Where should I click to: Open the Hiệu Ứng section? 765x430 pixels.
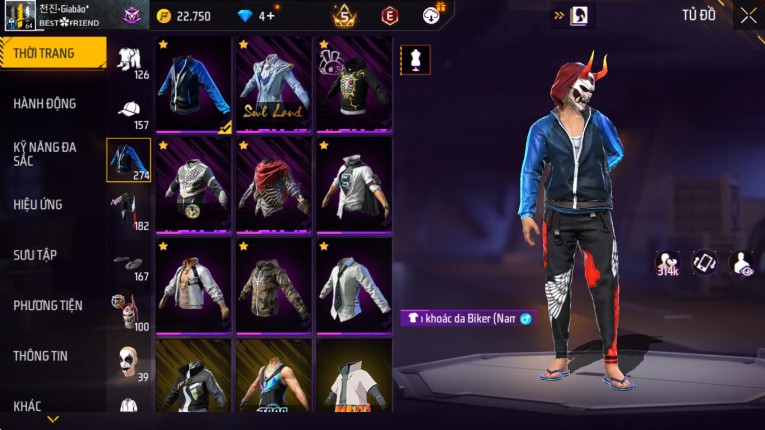38,204
